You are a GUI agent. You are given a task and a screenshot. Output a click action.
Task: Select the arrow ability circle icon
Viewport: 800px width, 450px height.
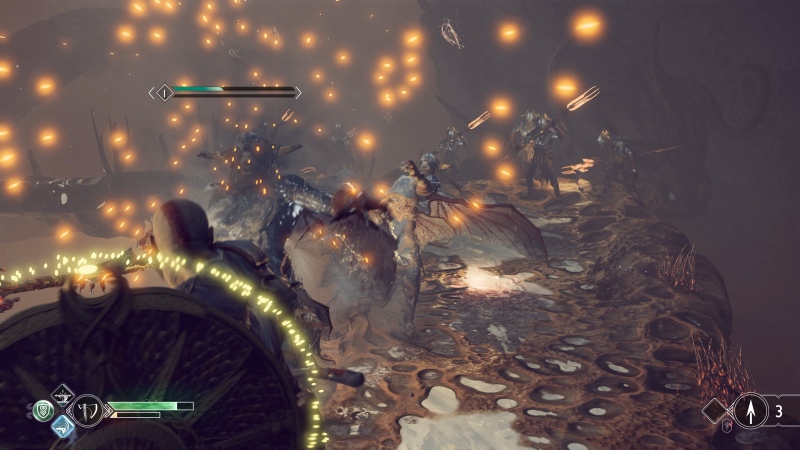point(750,410)
